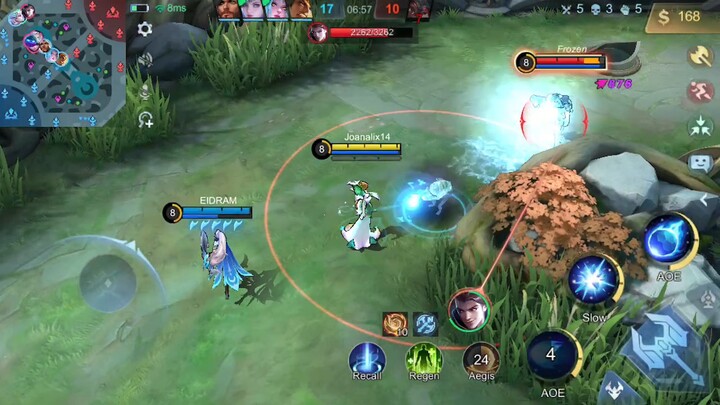Image resolution: width=720 pixels, height=405 pixels.
Task: Toggle the muted speaker icon
Action: [x=145, y=60]
